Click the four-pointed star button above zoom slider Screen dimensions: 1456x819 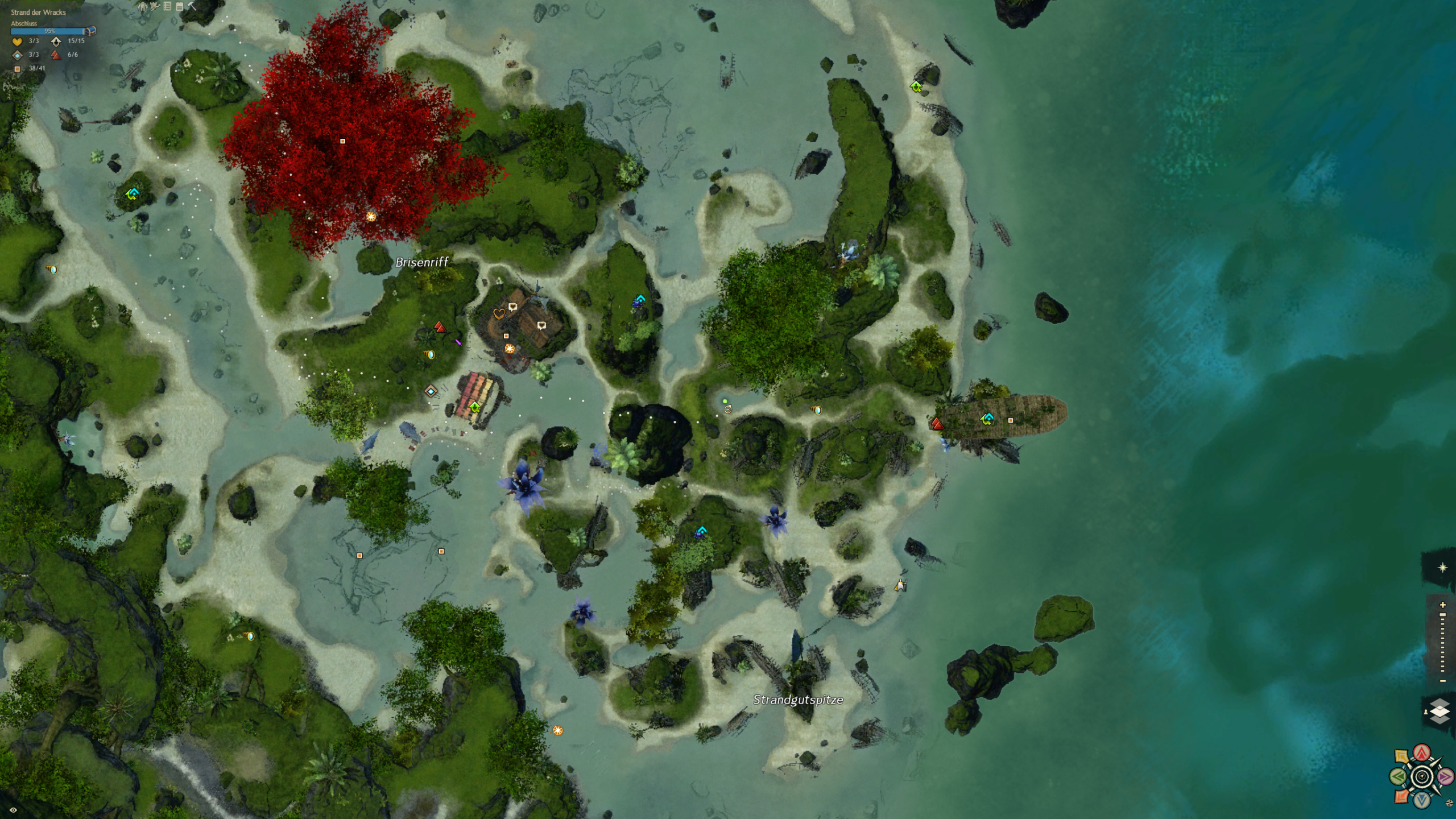point(1442,568)
